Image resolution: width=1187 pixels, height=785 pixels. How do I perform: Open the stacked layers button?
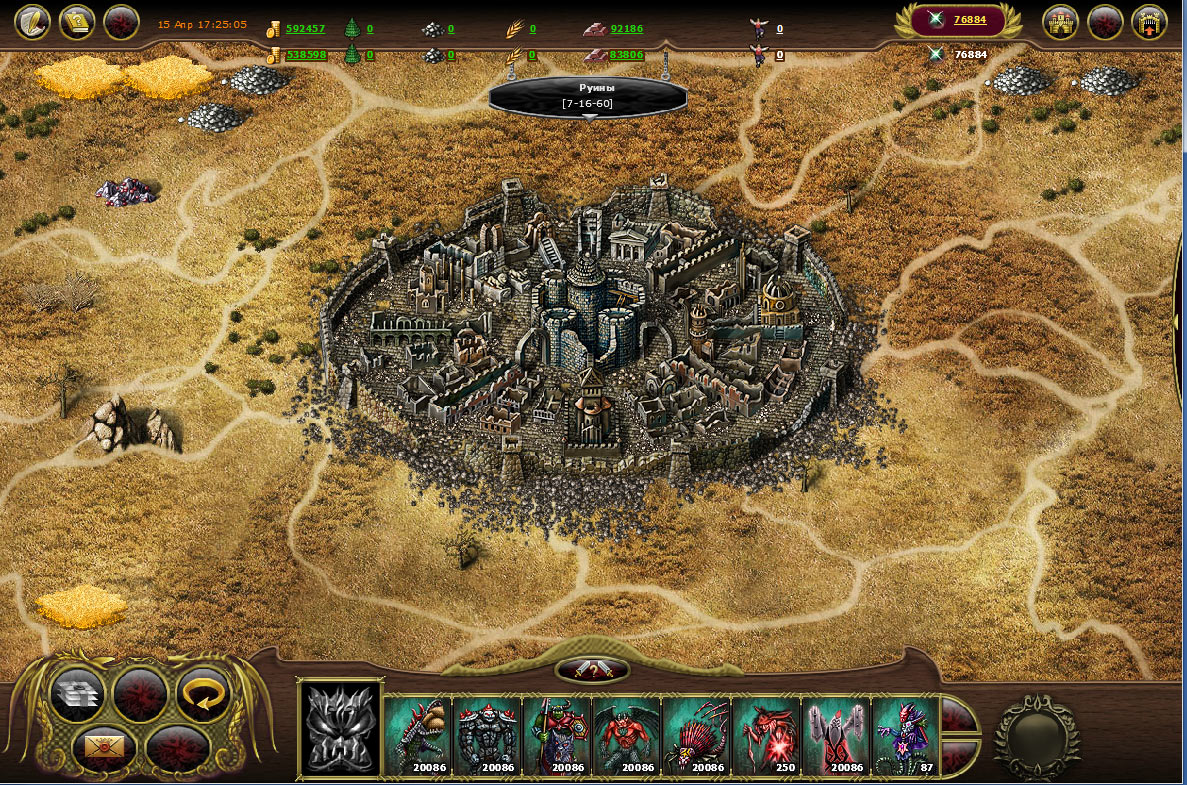point(79,694)
